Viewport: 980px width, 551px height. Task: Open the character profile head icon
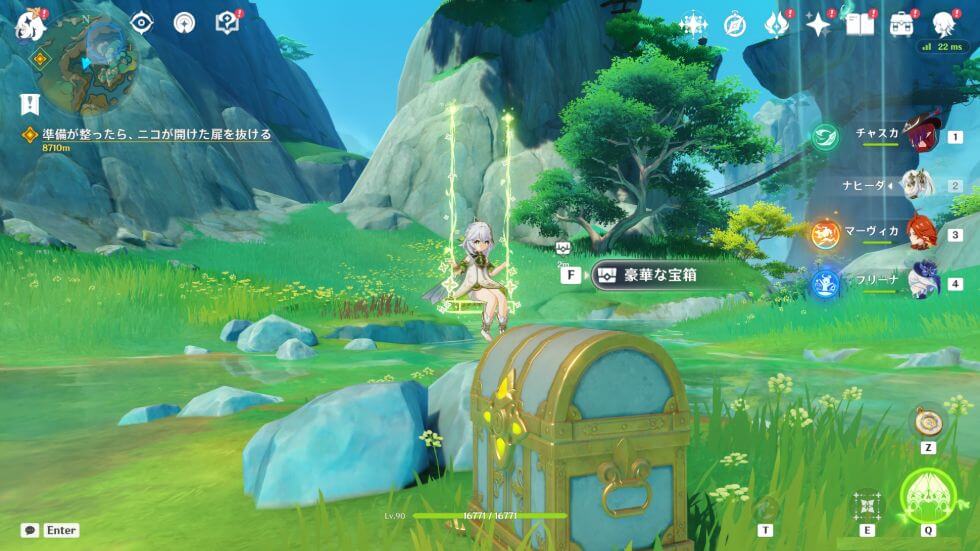[x=943, y=24]
